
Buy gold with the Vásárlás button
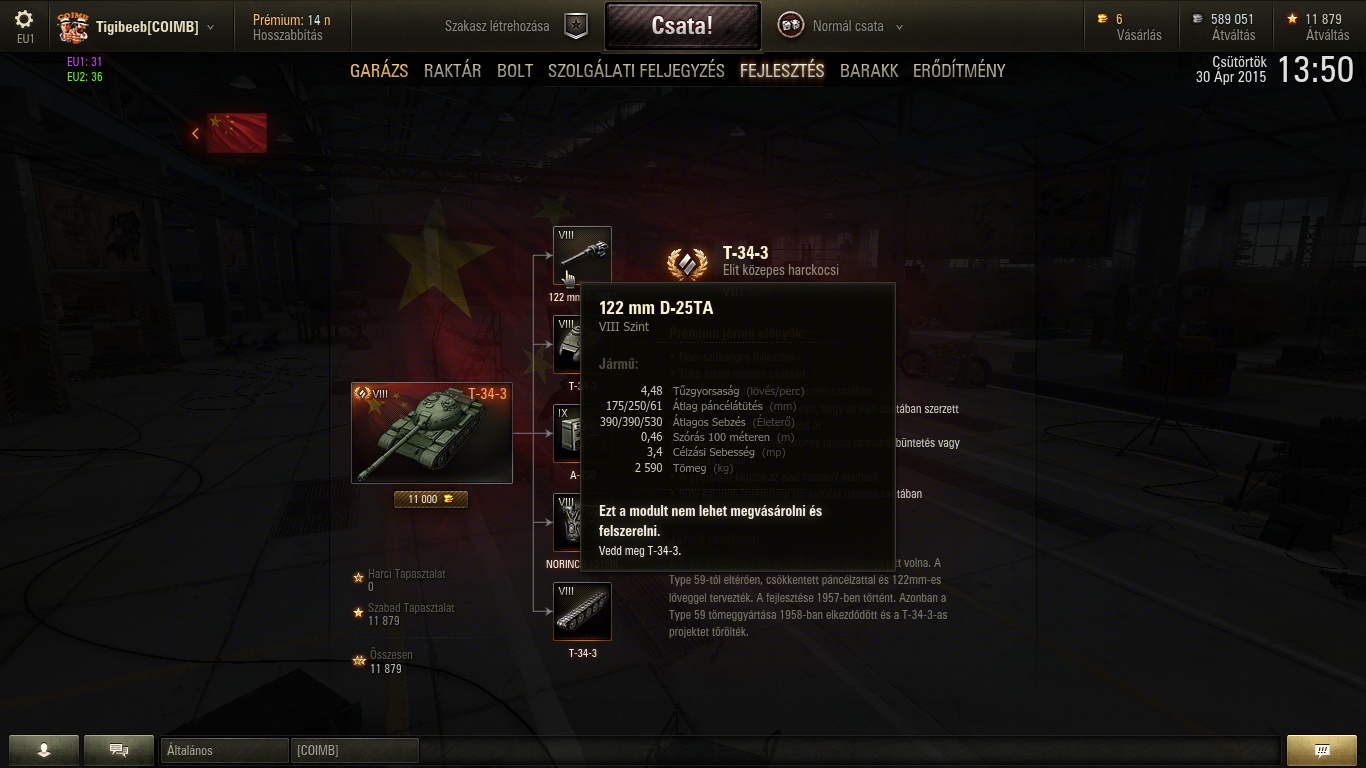[1139, 35]
